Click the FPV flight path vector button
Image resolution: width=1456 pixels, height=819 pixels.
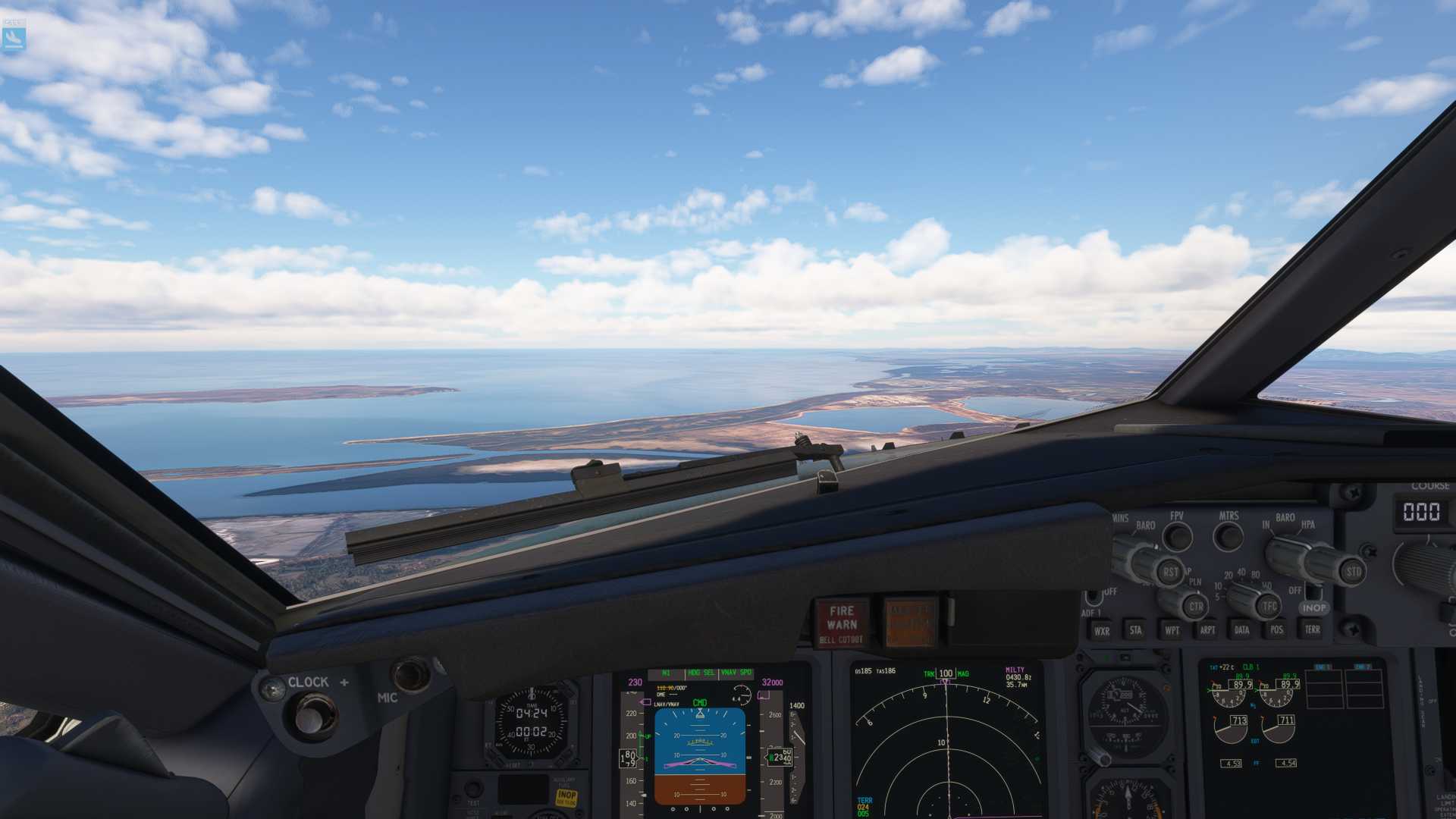1177,537
